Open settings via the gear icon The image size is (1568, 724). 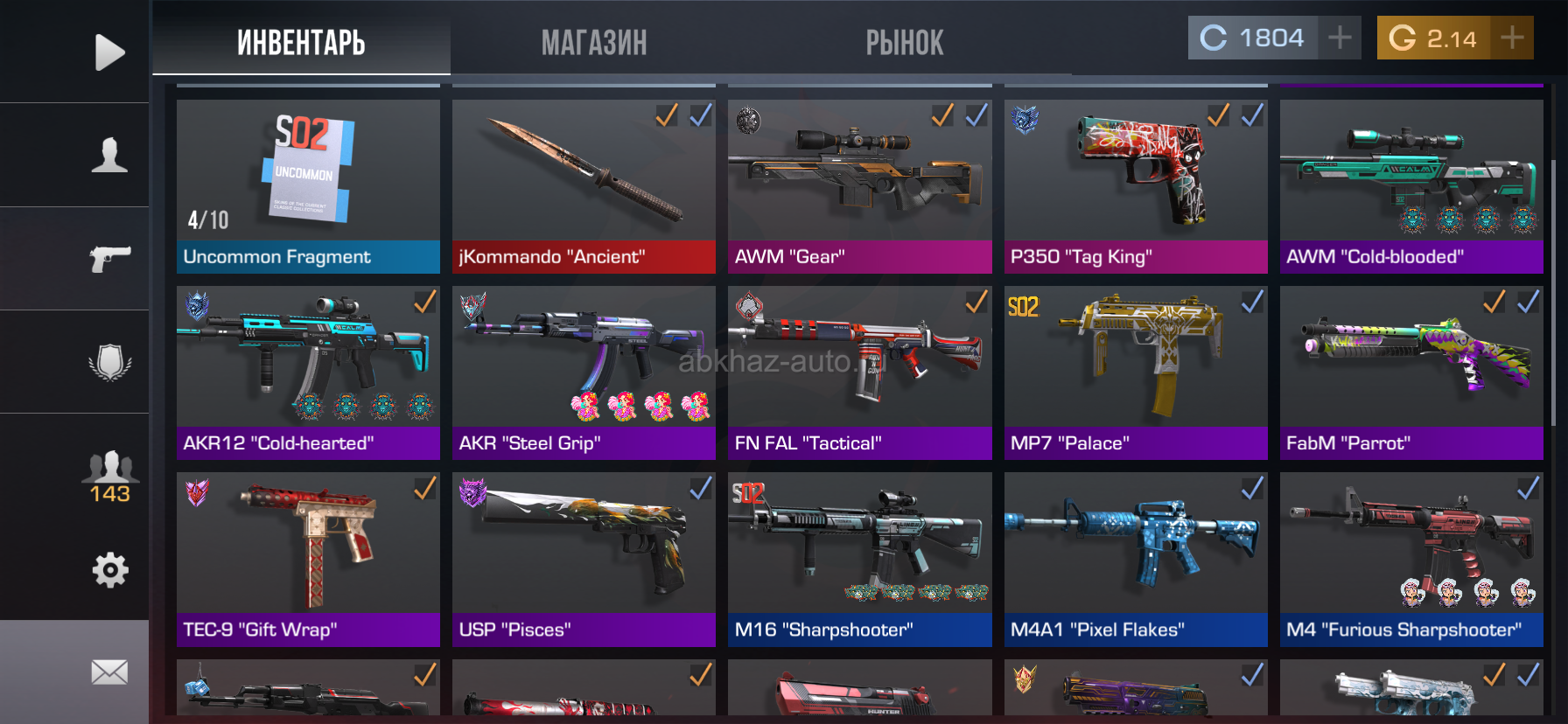(x=109, y=570)
